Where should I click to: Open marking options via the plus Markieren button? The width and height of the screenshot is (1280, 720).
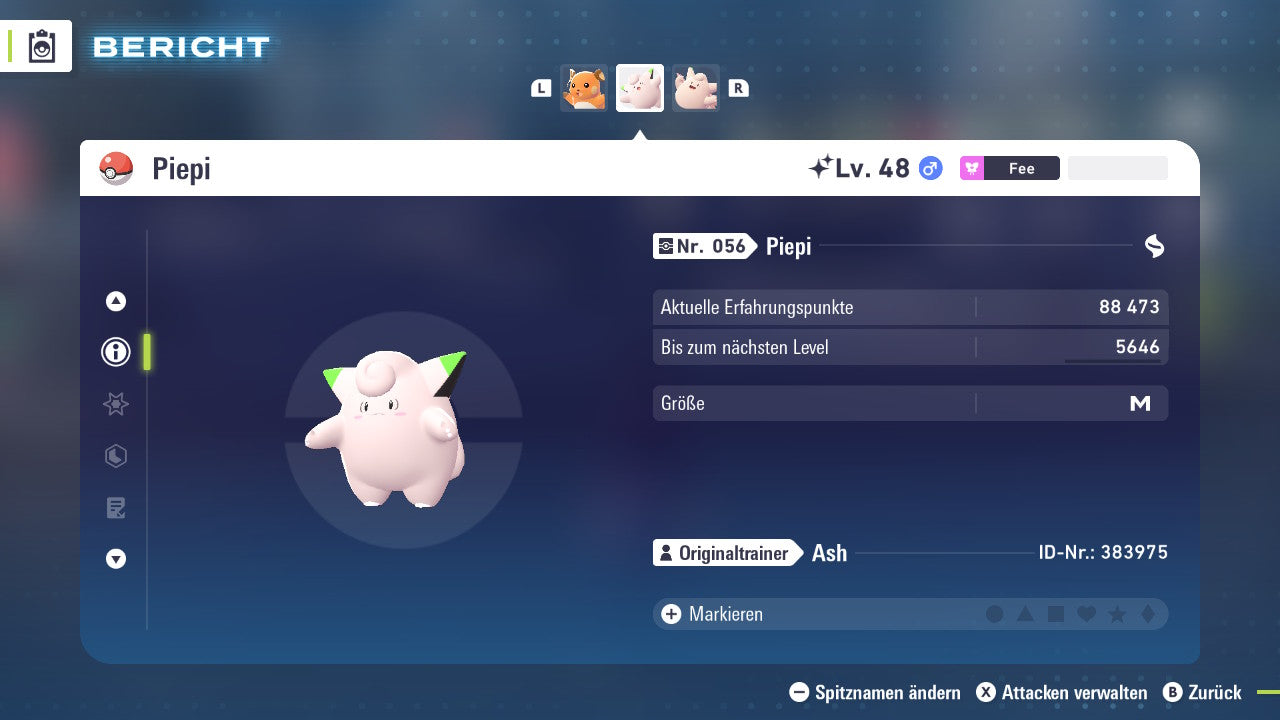click(x=670, y=614)
